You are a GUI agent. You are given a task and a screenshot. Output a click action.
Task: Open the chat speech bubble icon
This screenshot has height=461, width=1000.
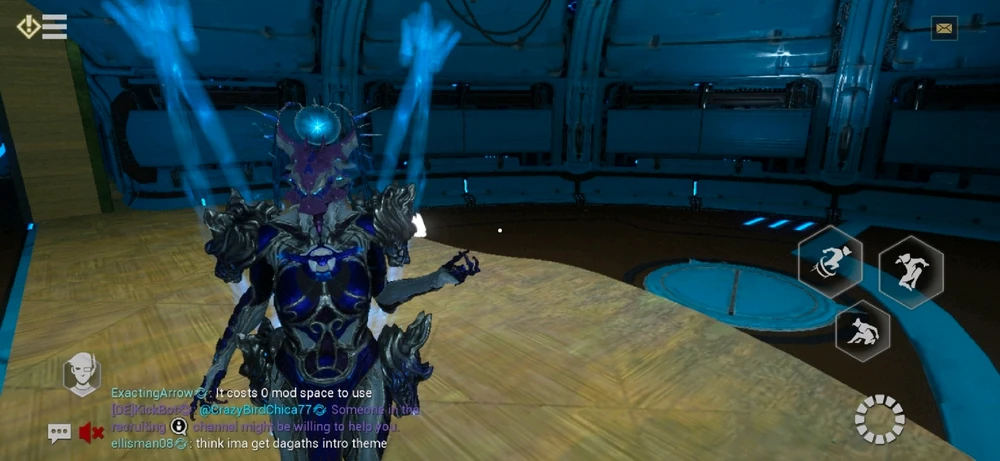coord(59,433)
